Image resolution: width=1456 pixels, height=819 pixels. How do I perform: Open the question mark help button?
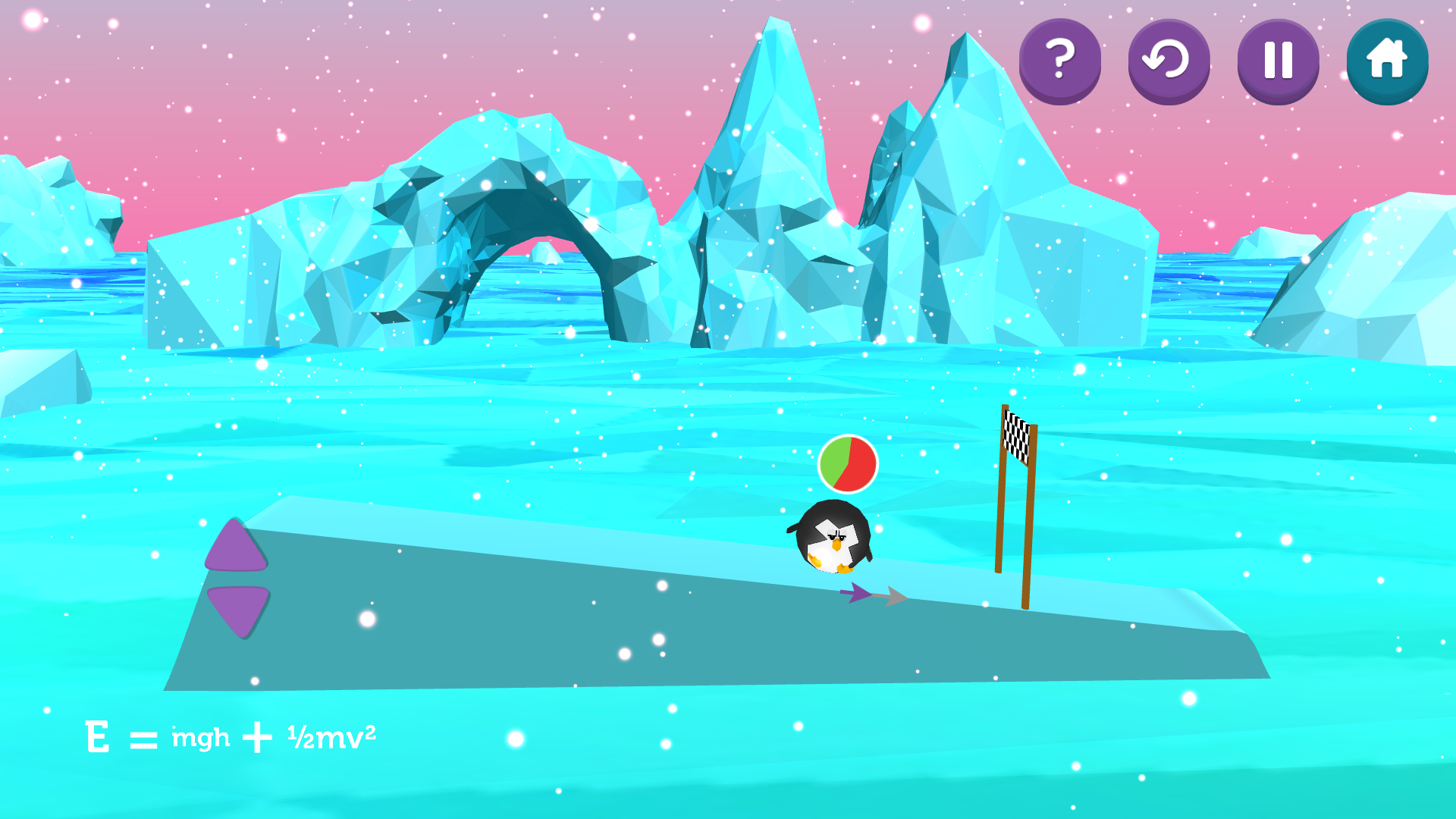pyautogui.click(x=1059, y=61)
